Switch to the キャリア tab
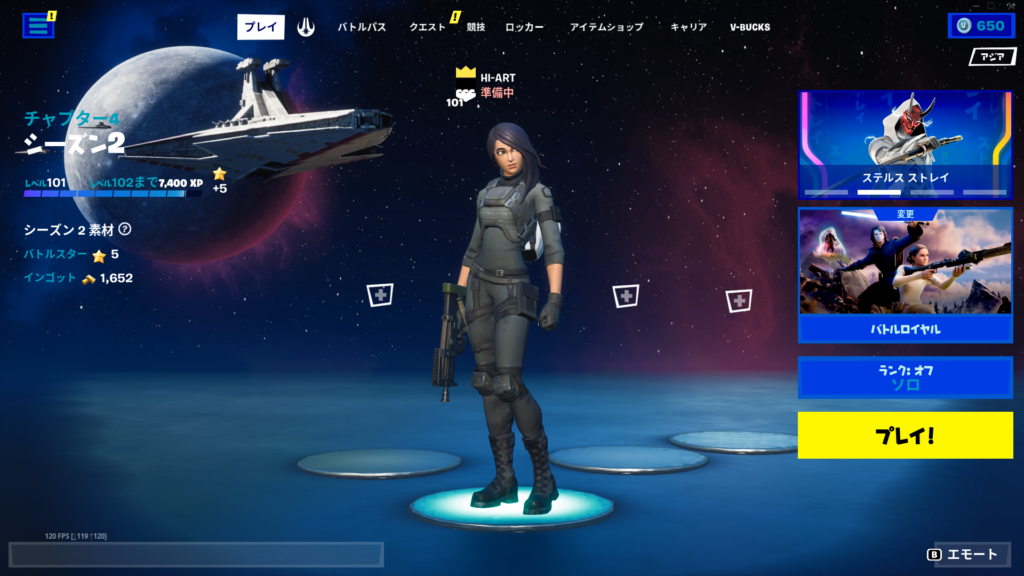This screenshot has height=576, width=1024. click(x=688, y=27)
